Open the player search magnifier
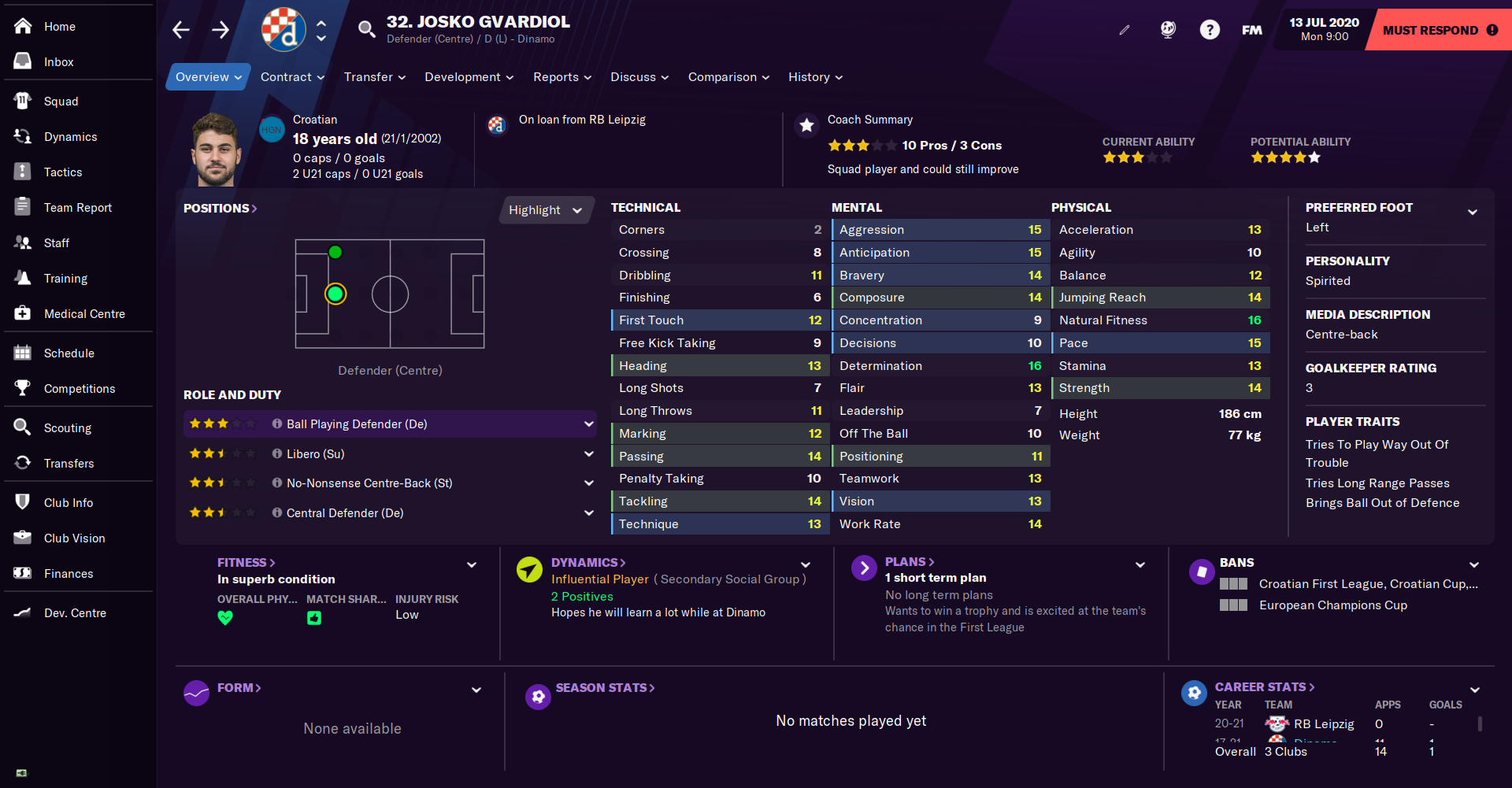The image size is (1512, 788). pyautogui.click(x=366, y=30)
